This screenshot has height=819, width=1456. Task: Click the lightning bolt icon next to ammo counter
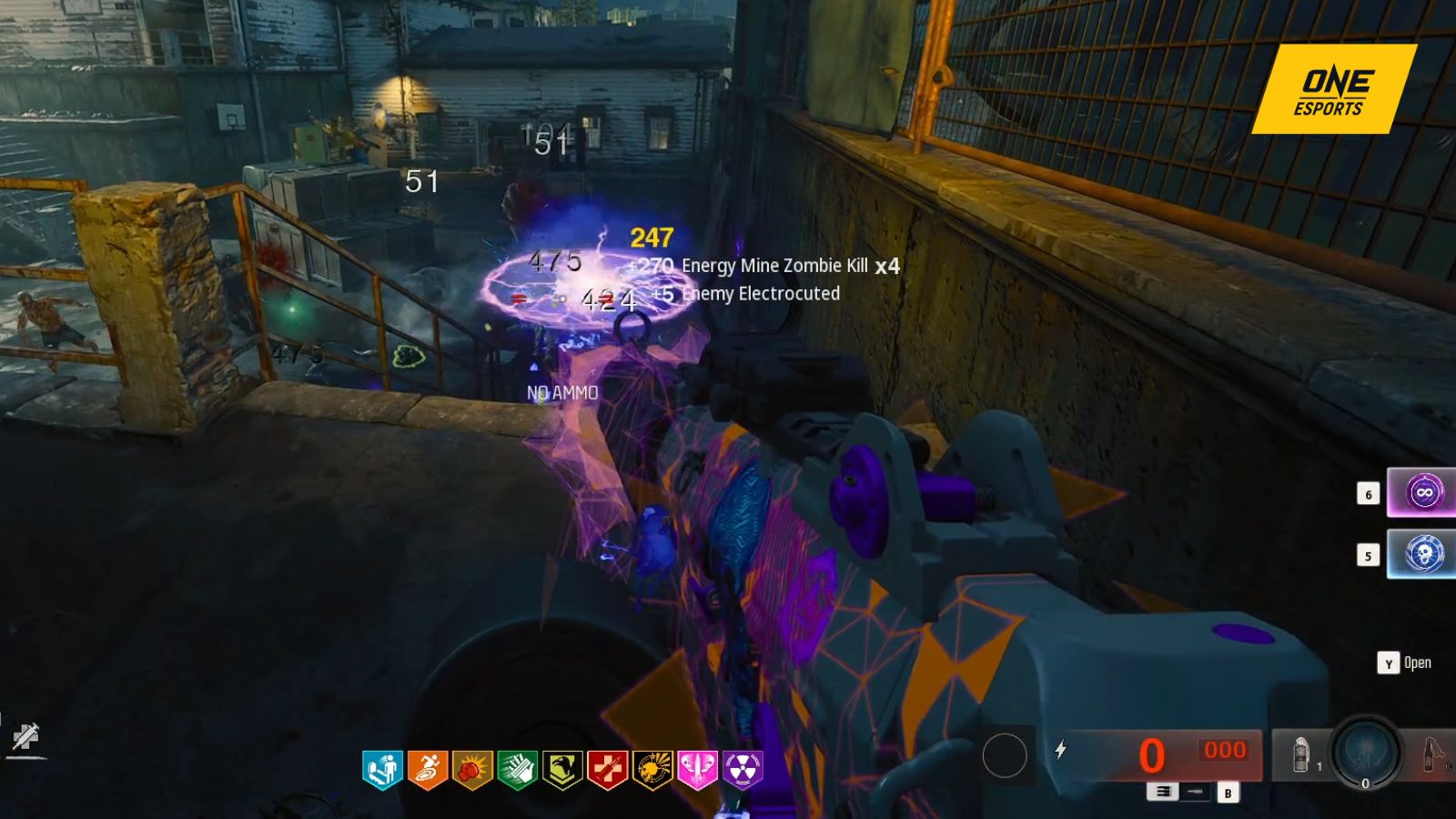(1061, 750)
